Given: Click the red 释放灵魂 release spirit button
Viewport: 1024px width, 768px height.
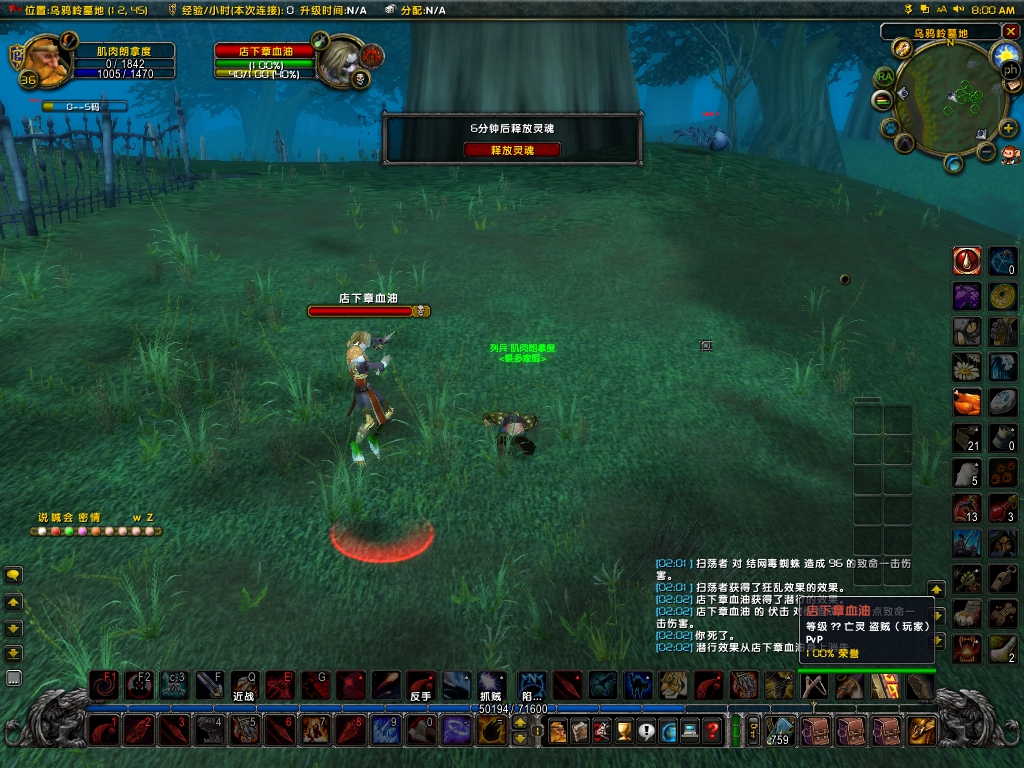Looking at the screenshot, I should coord(511,149).
